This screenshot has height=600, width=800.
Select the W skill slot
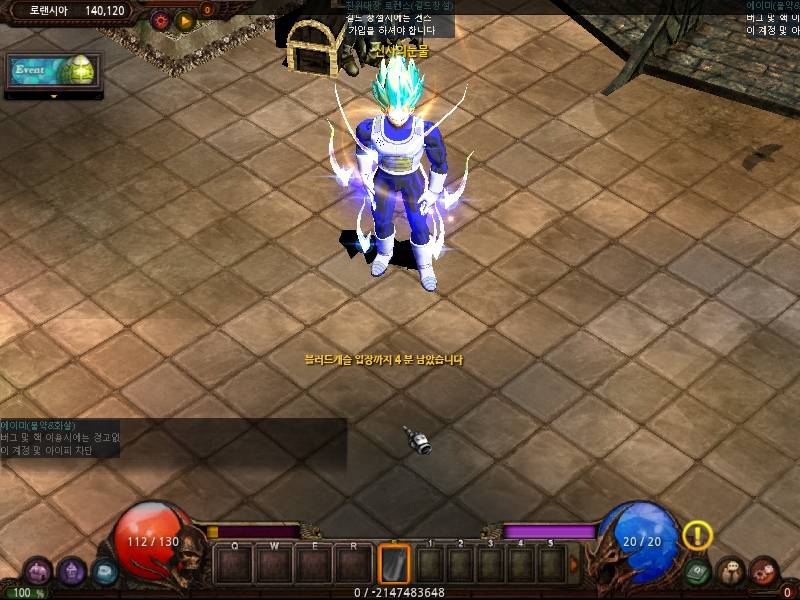274,565
